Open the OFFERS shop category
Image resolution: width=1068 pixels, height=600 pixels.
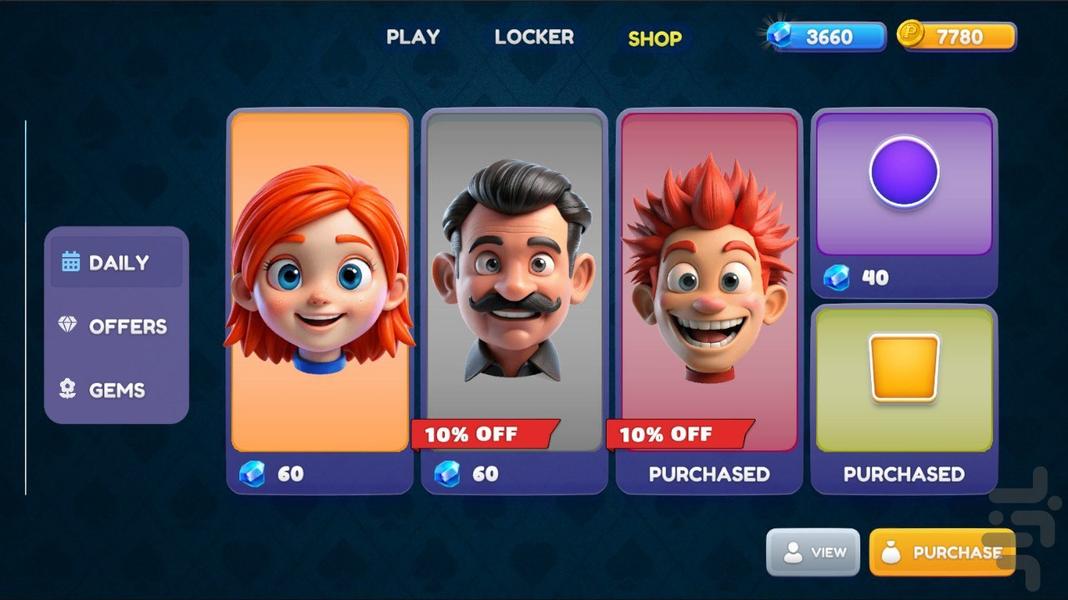click(117, 326)
